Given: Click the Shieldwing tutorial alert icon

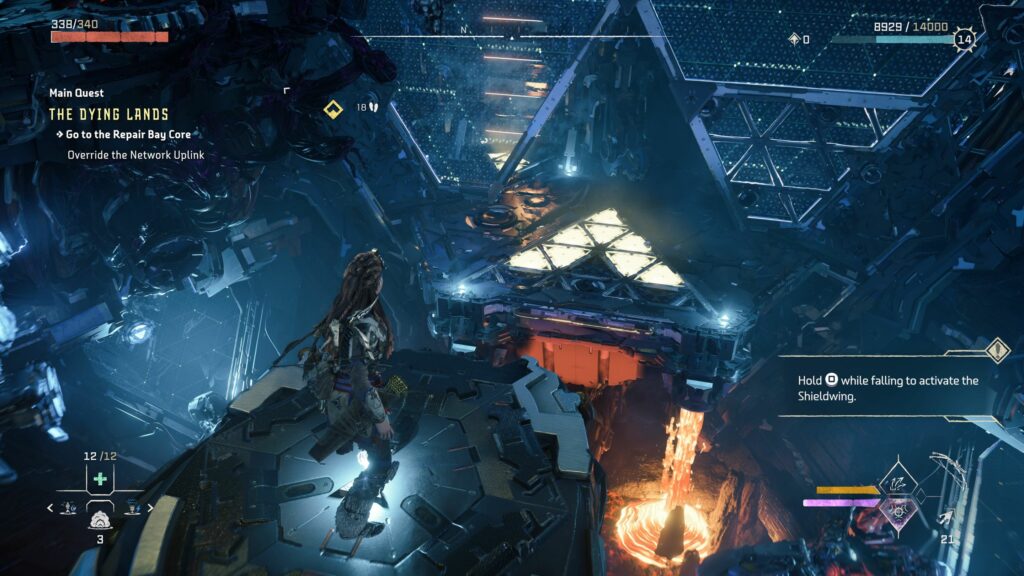Looking at the screenshot, I should point(997,350).
